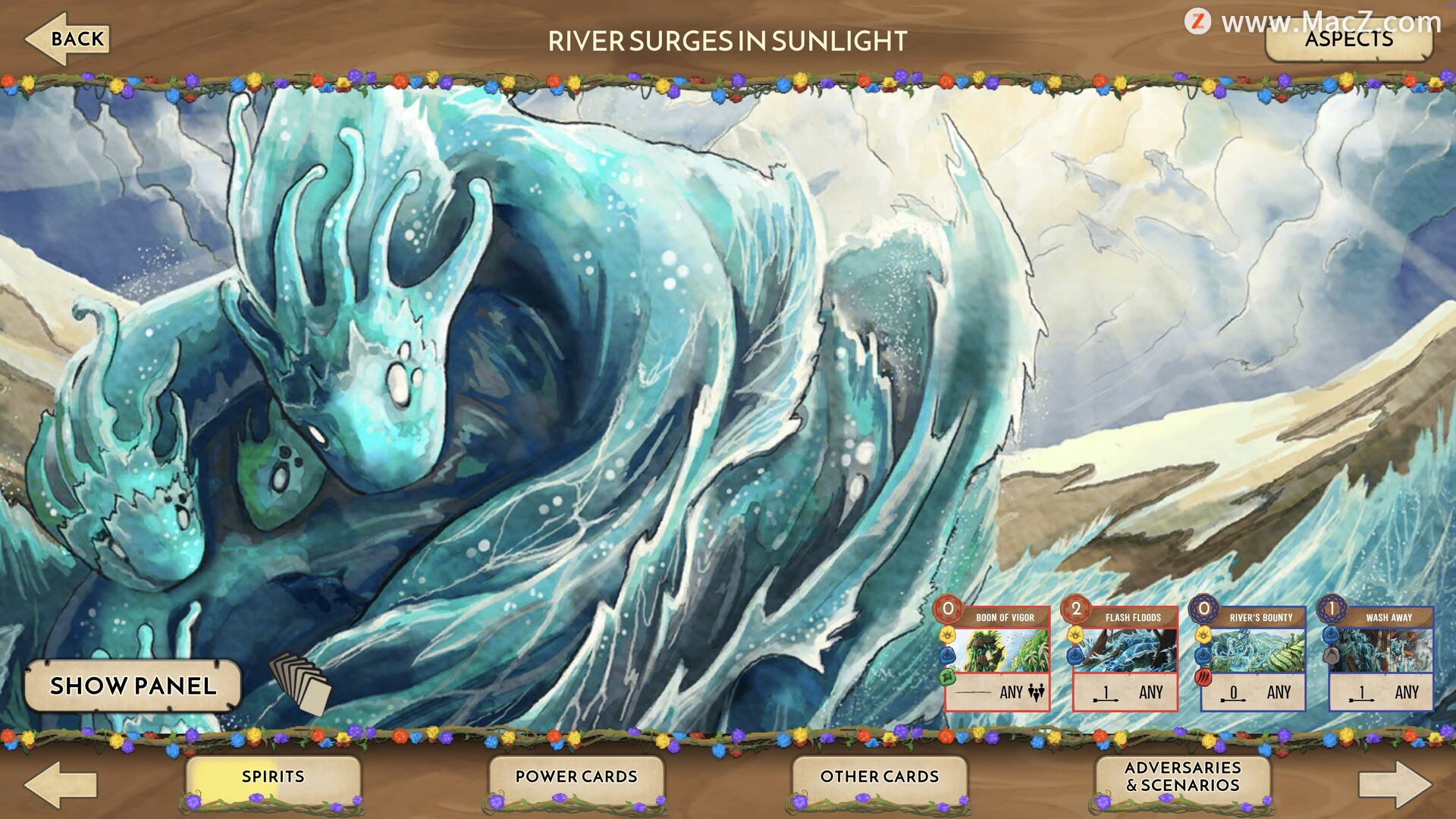Viewport: 1456px width, 819px height.
Task: Go to previous spirit with left arrow
Action: pyautogui.click(x=61, y=785)
